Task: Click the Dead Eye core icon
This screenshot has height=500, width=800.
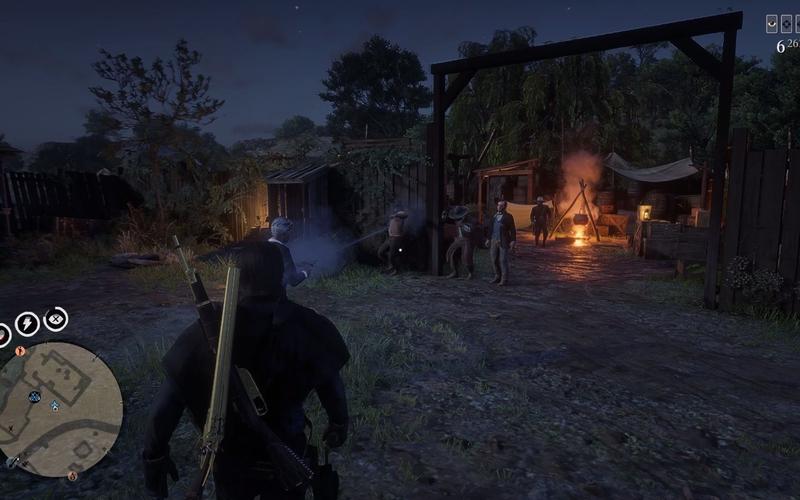Action: [x=56, y=319]
